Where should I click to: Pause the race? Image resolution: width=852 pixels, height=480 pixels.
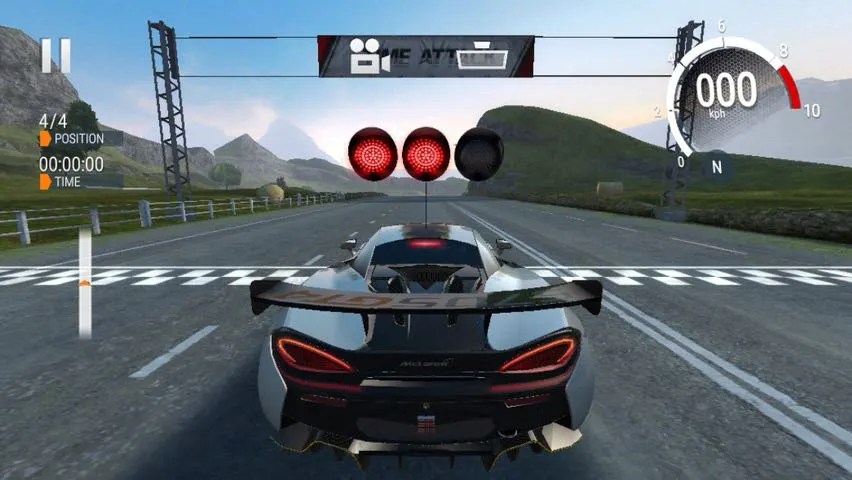coord(56,55)
